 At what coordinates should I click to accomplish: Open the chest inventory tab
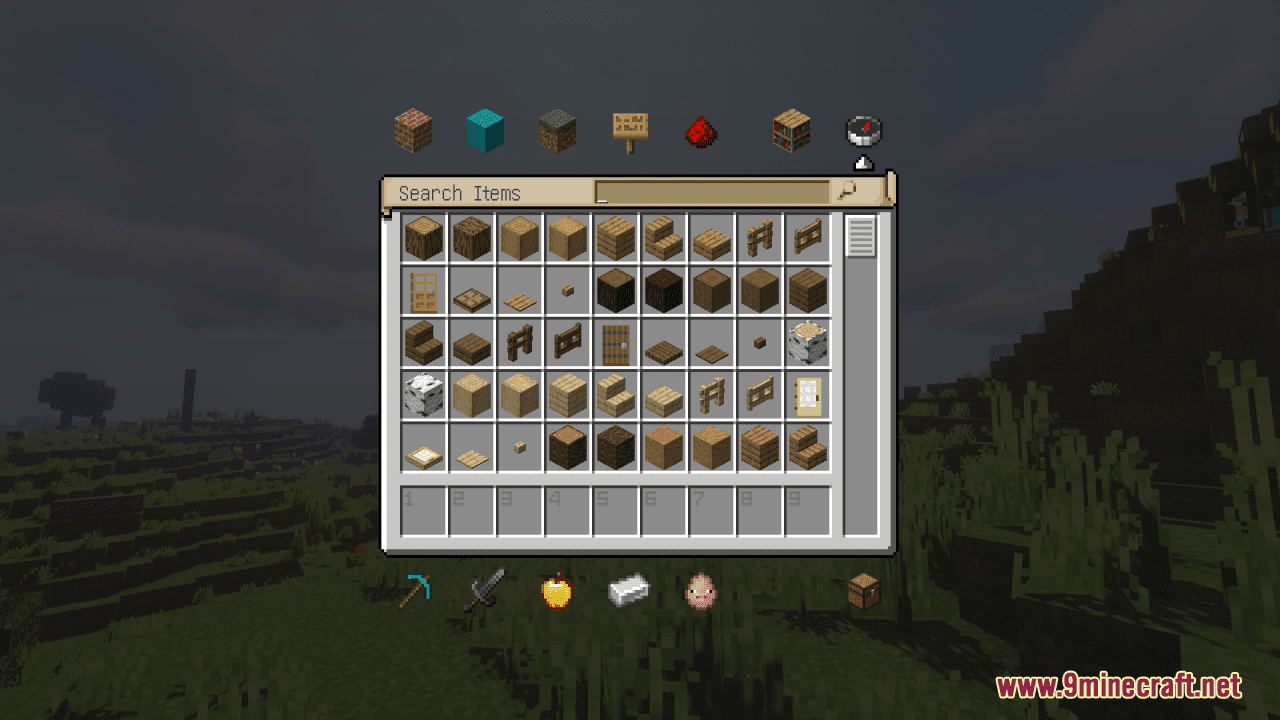tap(862, 590)
